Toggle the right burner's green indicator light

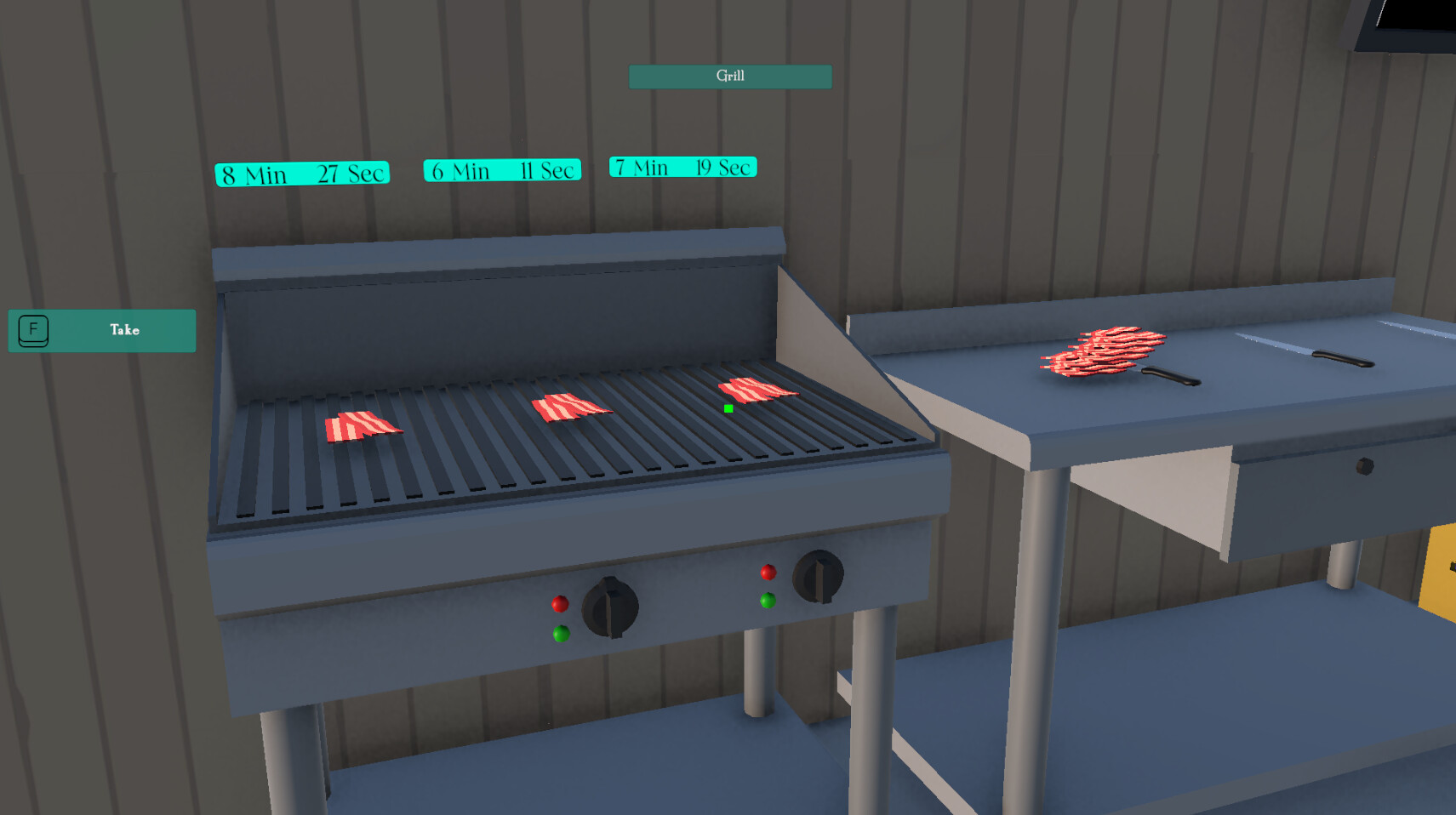click(x=768, y=601)
